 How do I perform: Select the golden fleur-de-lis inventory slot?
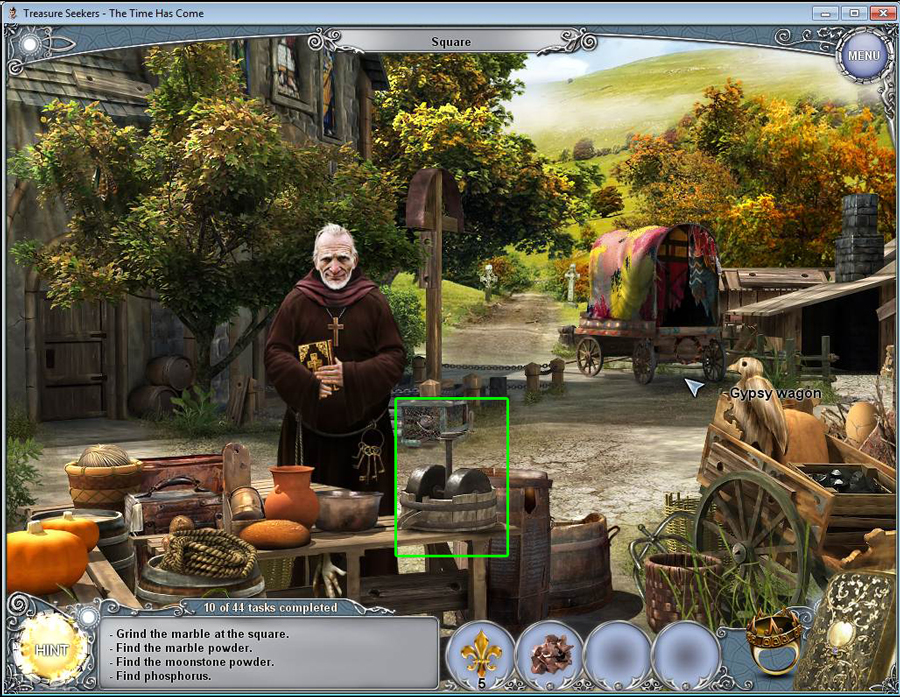tap(480, 654)
